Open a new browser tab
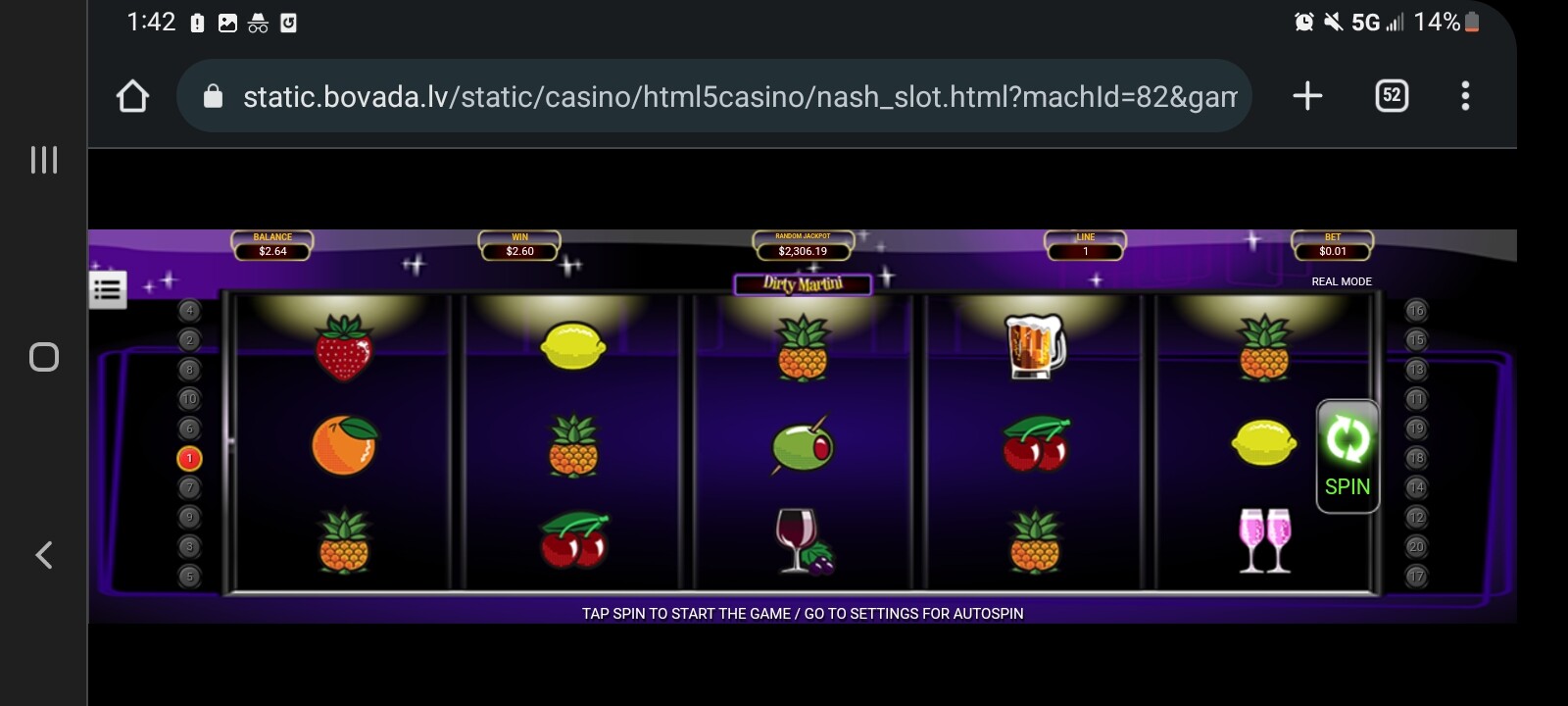Viewport: 1568px width, 706px height. tap(1307, 96)
